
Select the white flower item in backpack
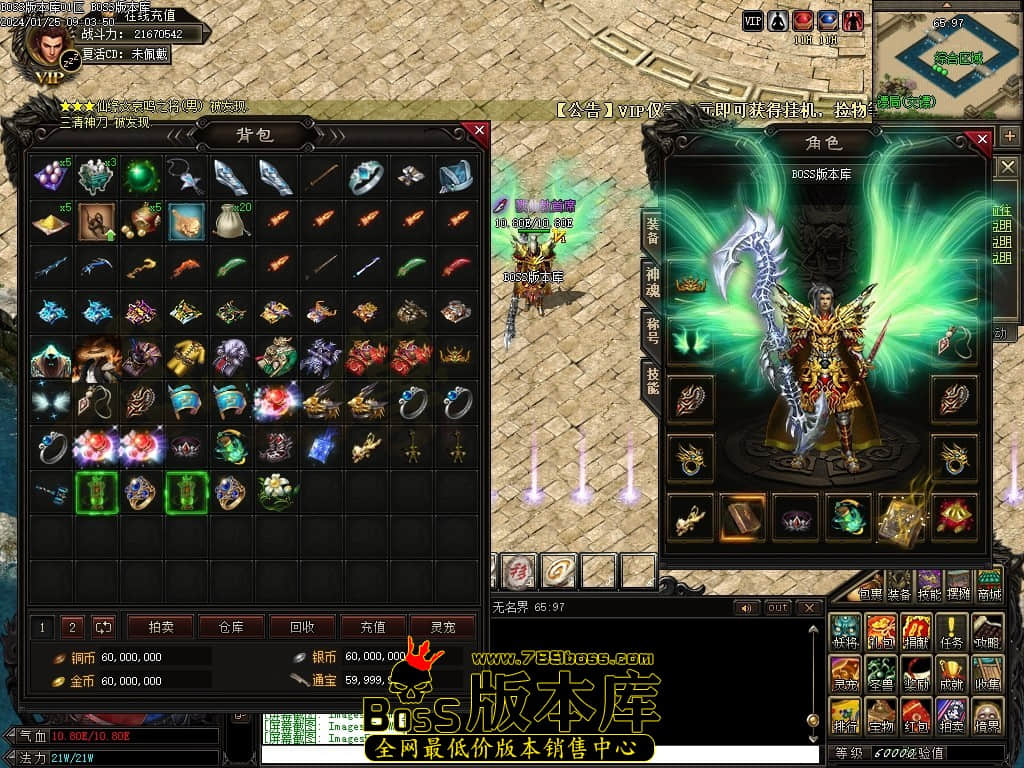pyautogui.click(x=274, y=492)
